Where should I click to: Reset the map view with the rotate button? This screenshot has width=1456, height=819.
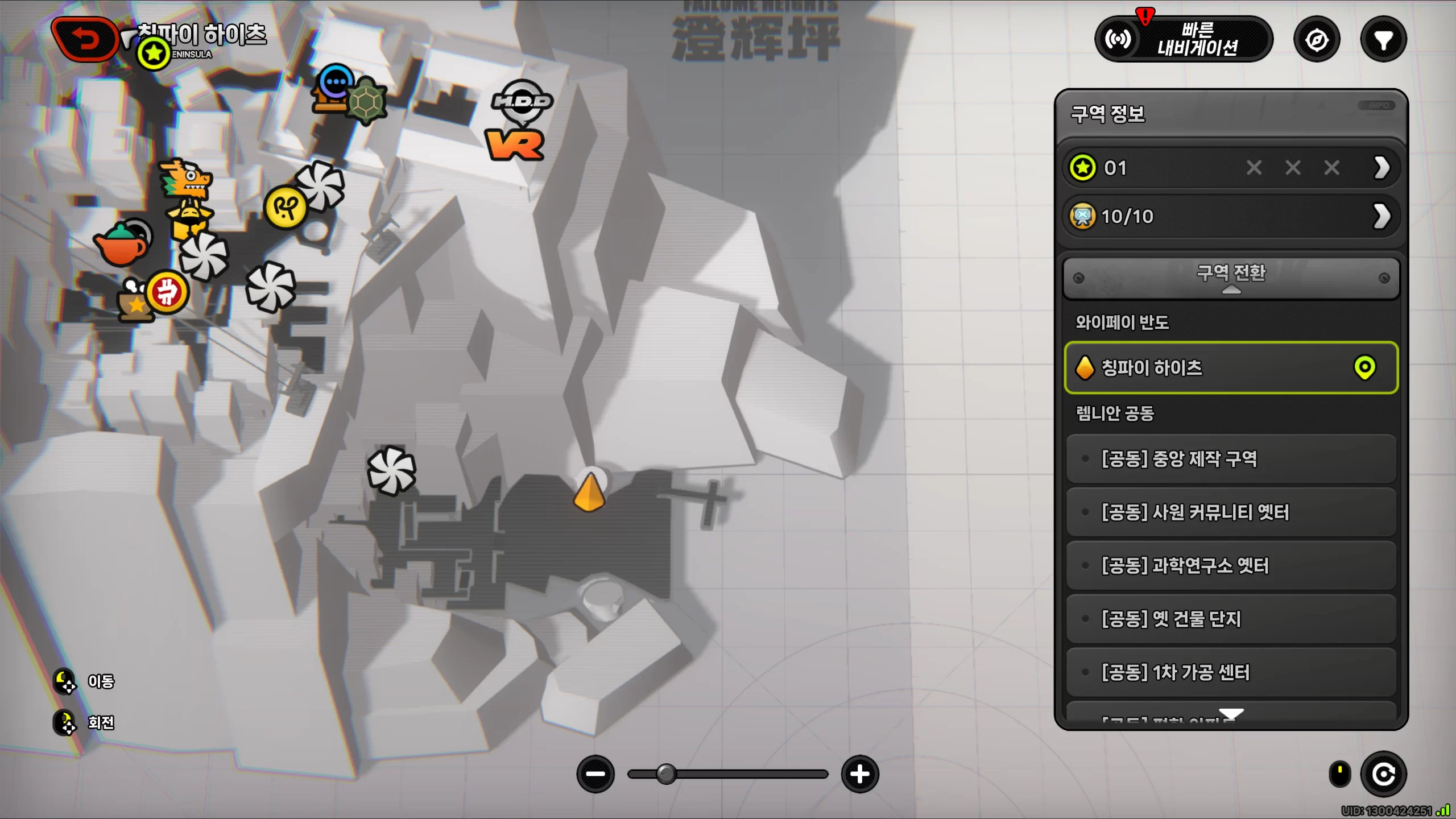tap(1383, 774)
